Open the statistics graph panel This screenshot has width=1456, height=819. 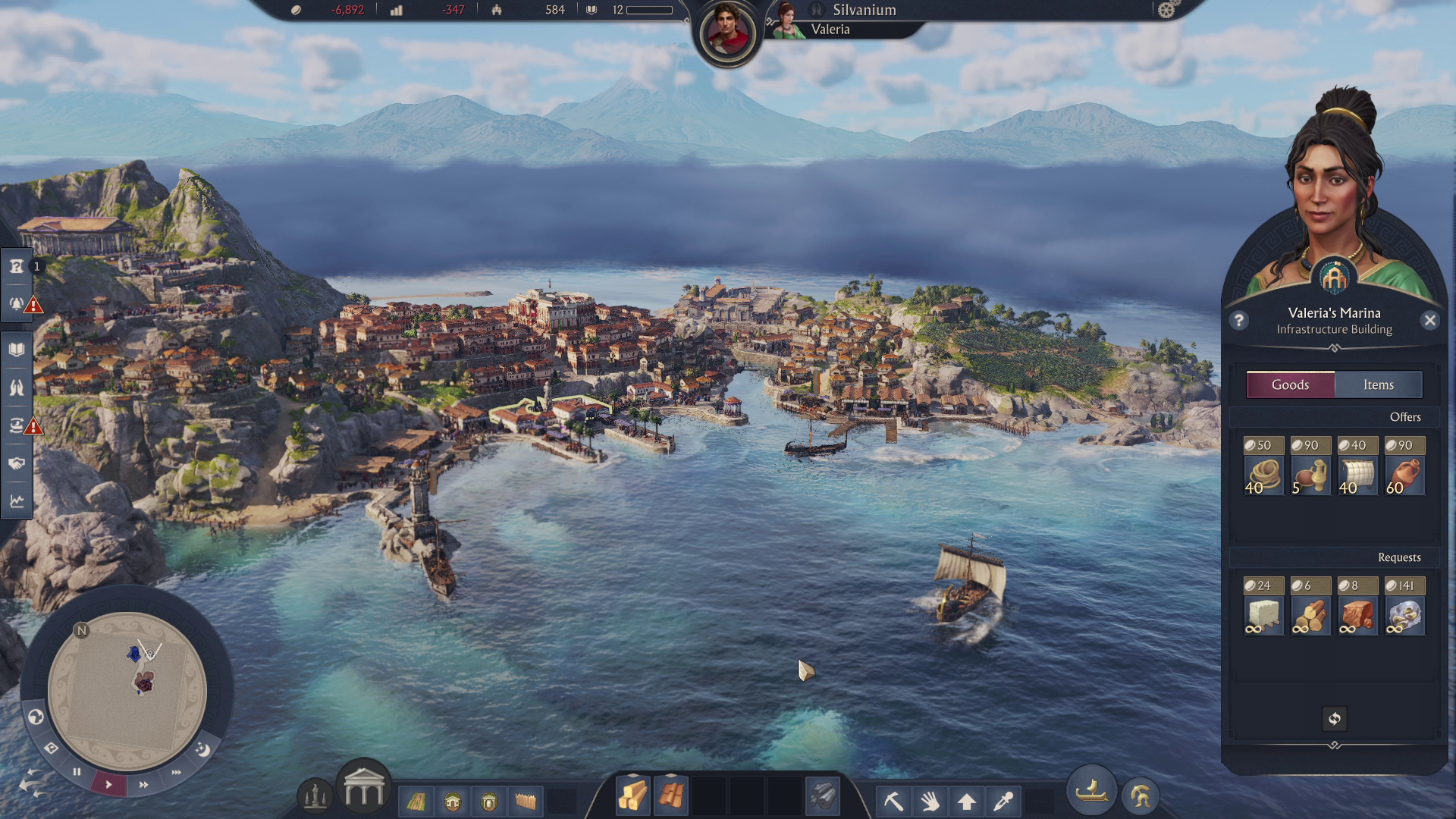(x=15, y=500)
